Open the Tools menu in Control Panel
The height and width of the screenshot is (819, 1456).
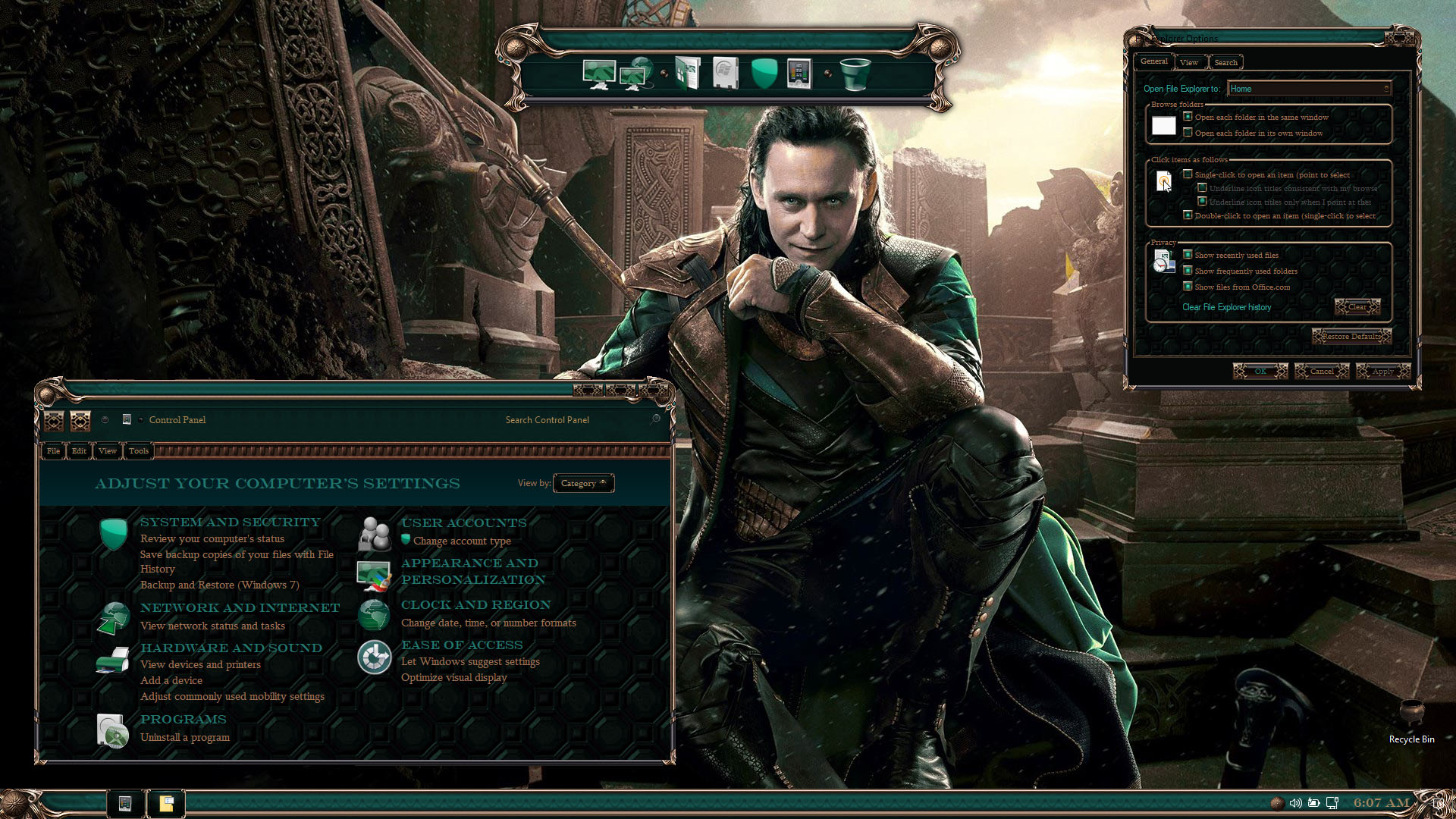tap(138, 451)
